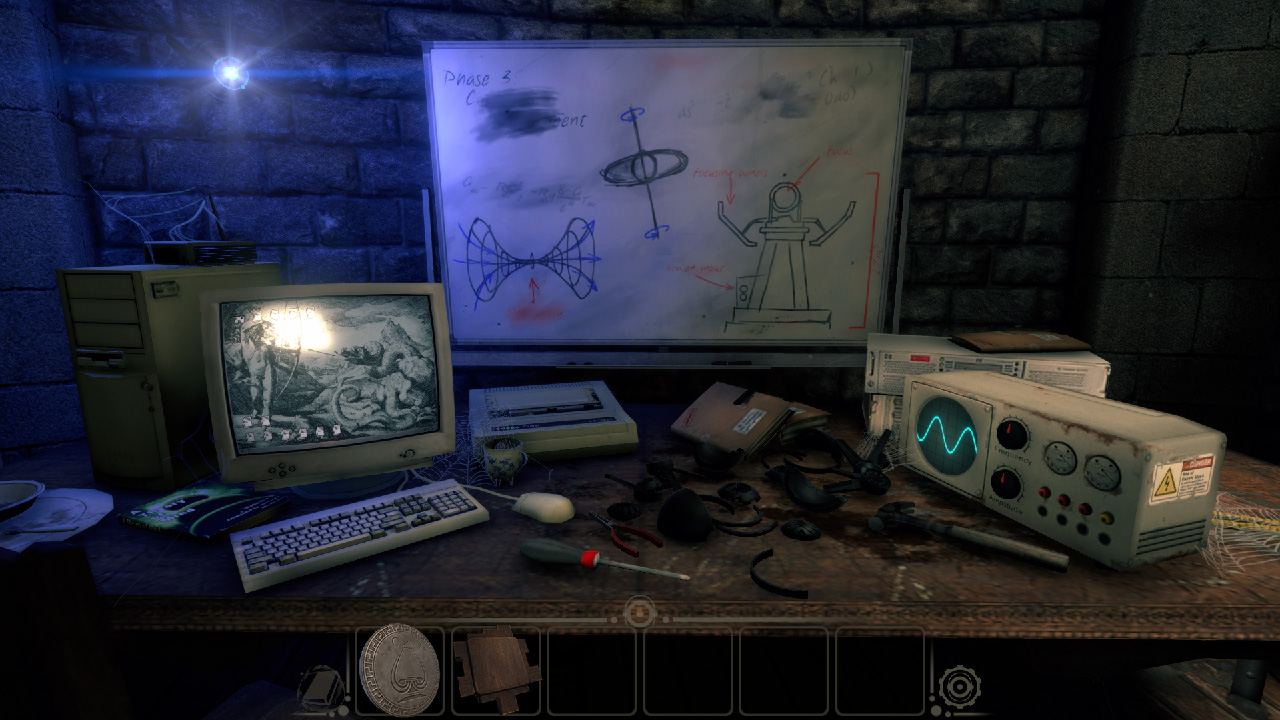Toggle the monitor's power button
The image size is (1280, 720).
pyautogui.click(x=409, y=453)
